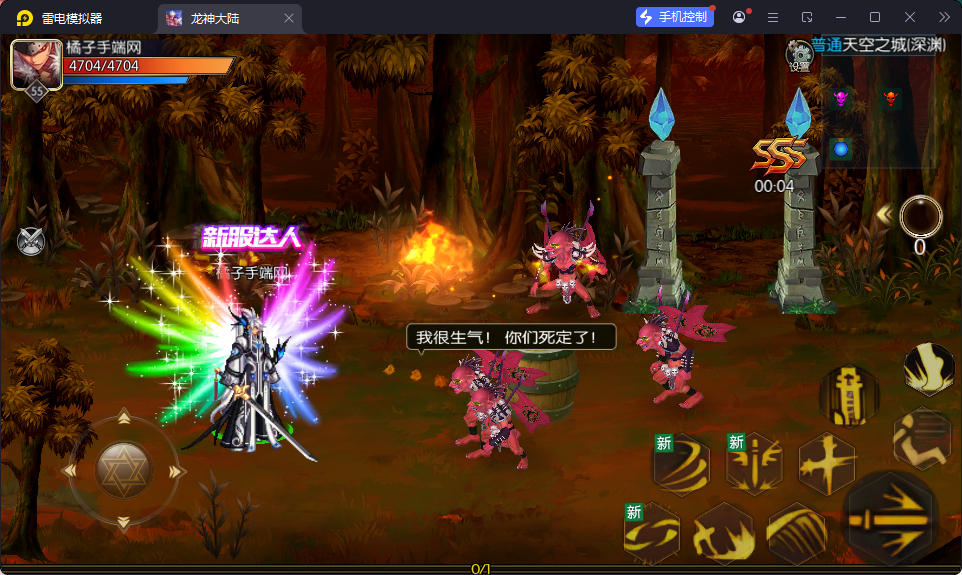Viewport: 962px width, 575px height.
Task: Cast the upright greatsword pillar skill
Action: [x=848, y=395]
